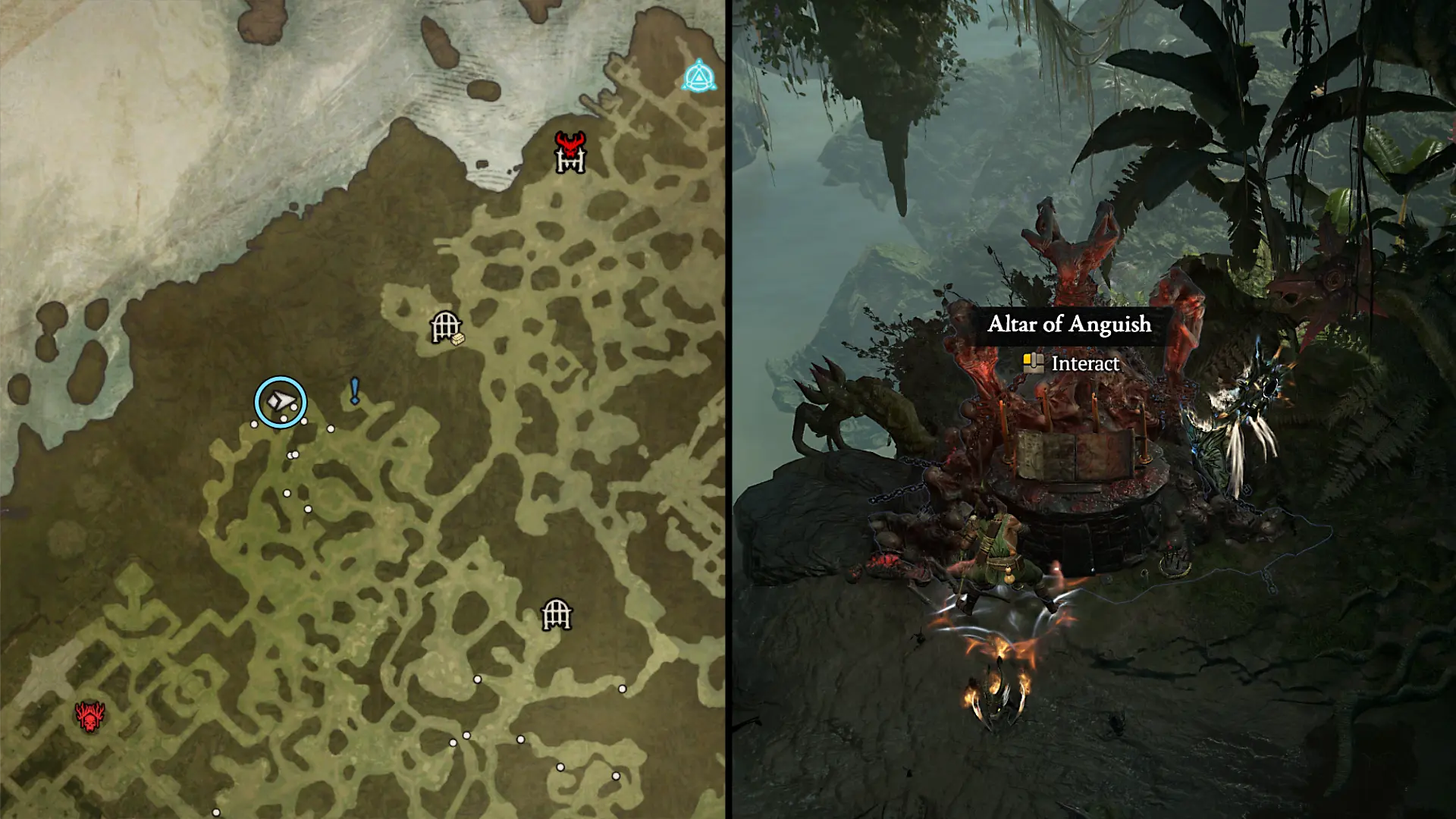The width and height of the screenshot is (1456, 819).
Task: Click the Altar of Anguish nameplate
Action: [x=1069, y=325]
